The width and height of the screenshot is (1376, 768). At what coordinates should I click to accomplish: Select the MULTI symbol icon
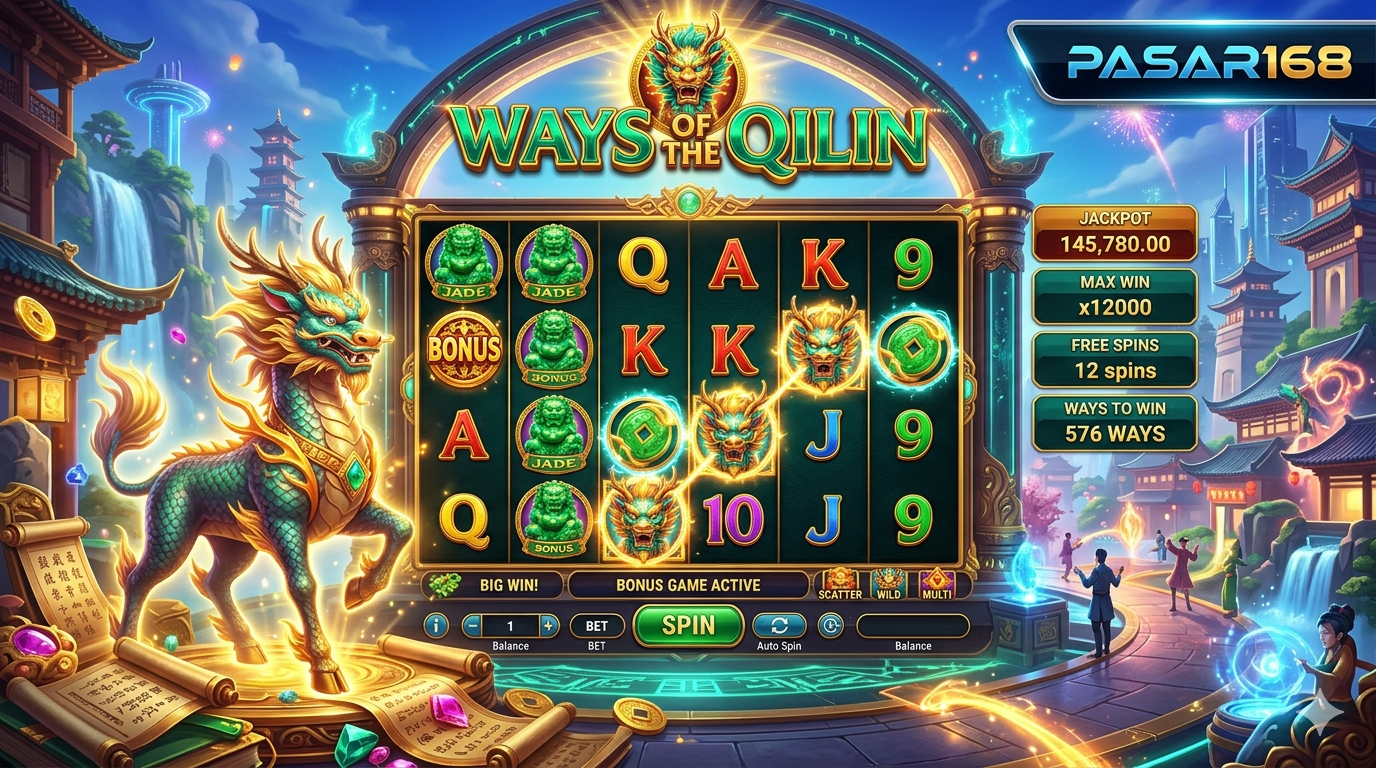click(x=937, y=583)
